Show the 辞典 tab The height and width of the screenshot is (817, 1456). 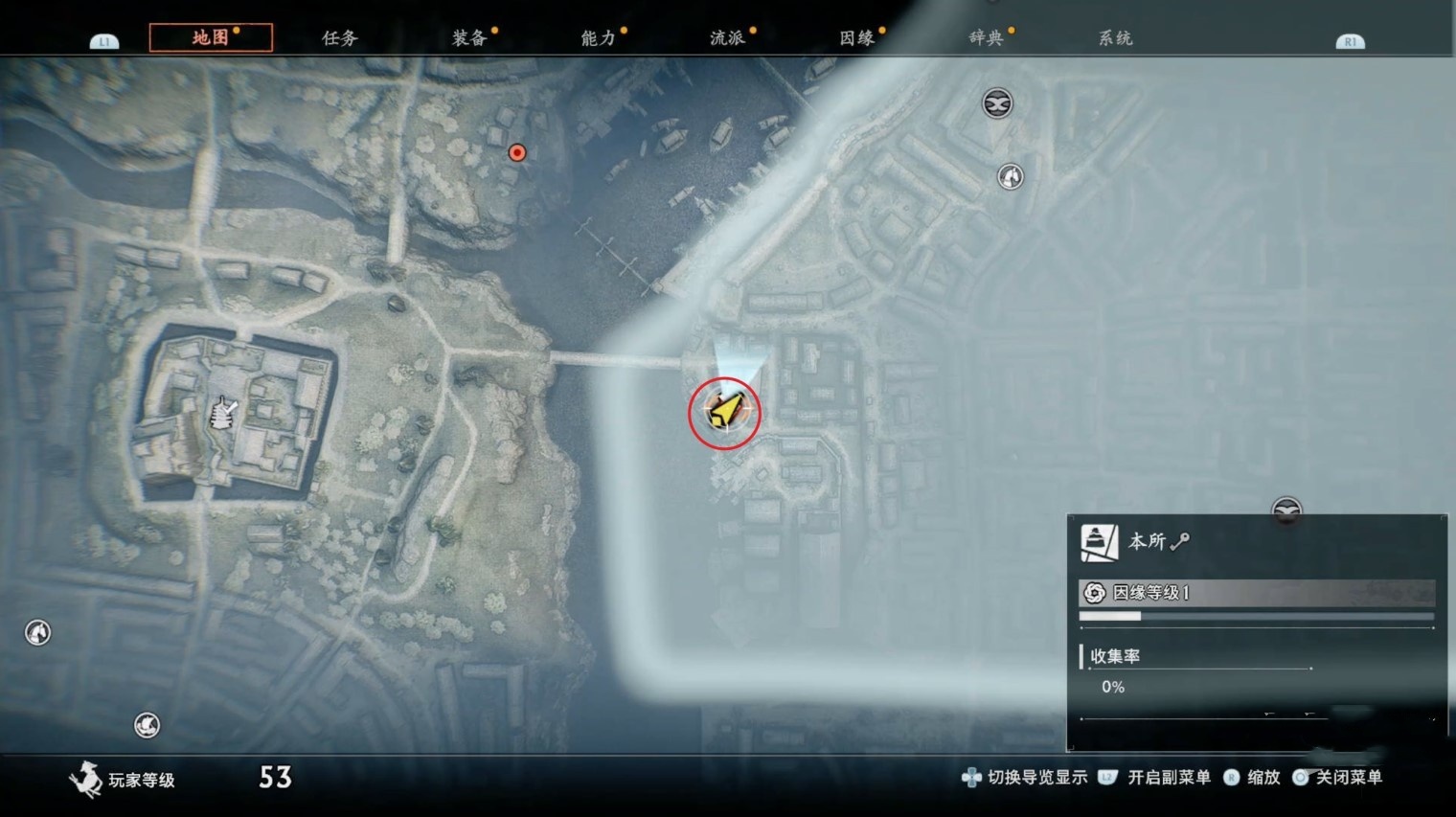click(986, 38)
